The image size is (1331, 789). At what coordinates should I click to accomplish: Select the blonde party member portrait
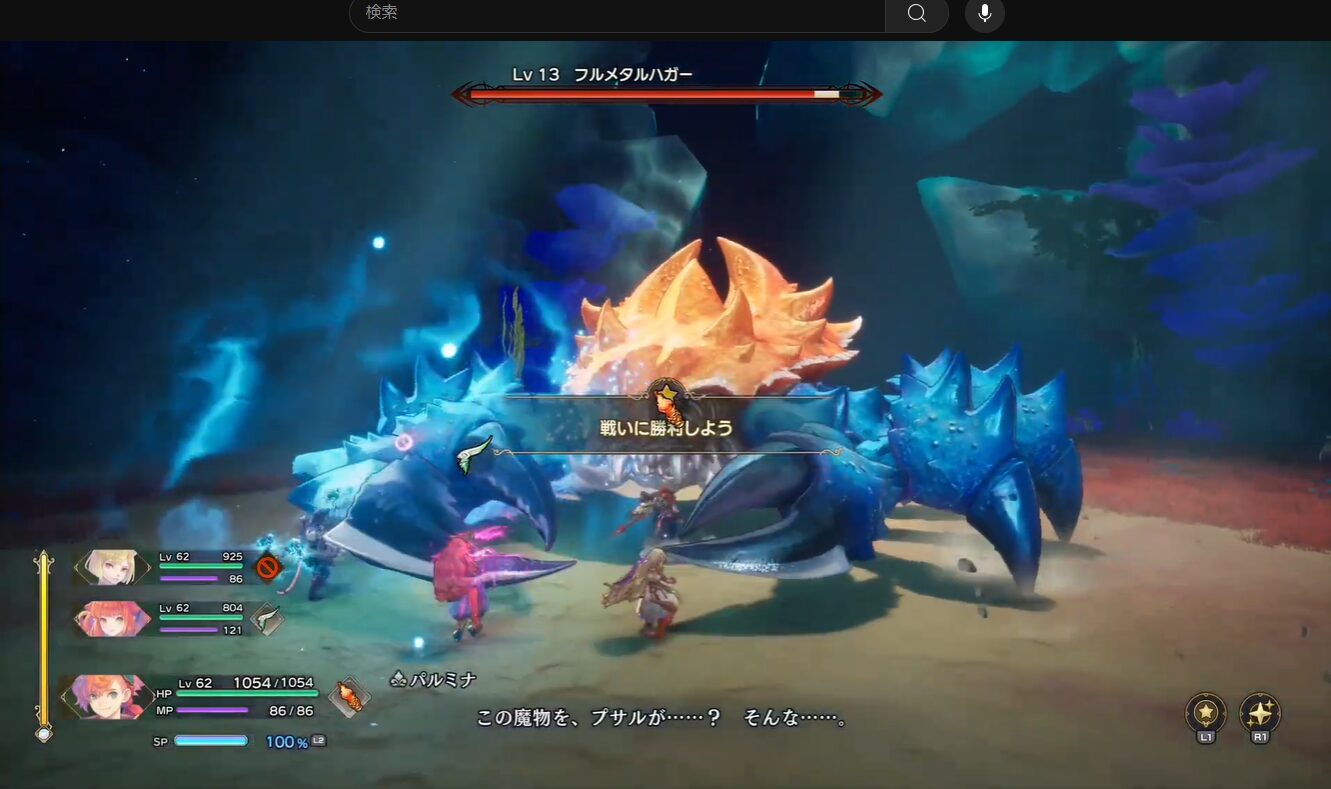110,567
